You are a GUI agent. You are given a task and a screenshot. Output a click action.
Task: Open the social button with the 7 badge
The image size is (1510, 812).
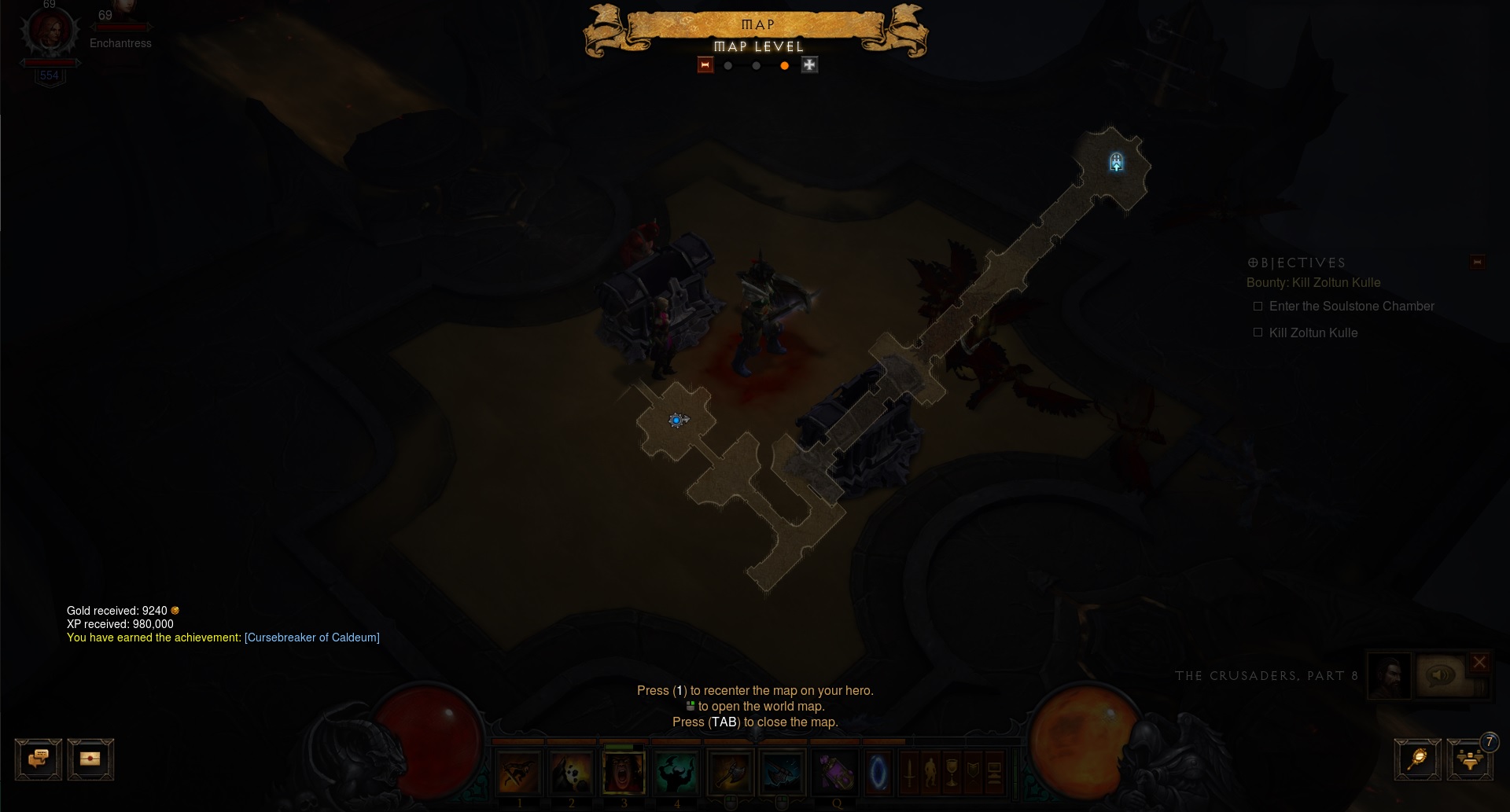click(x=1469, y=759)
